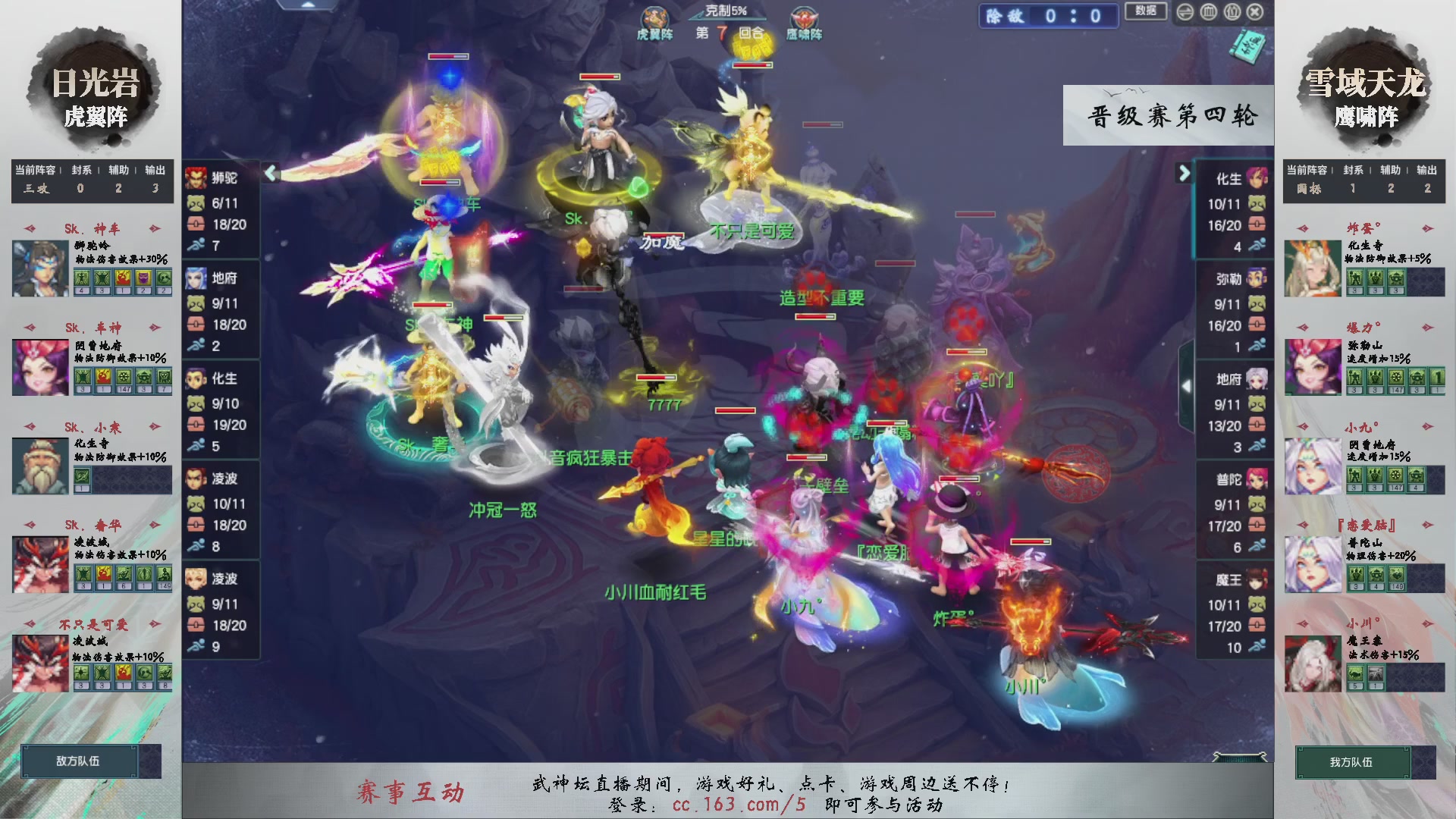This screenshot has height=819, width=1456.
Task: Toggle the circular arrow icon near top-right X
Action: (x=1185, y=12)
